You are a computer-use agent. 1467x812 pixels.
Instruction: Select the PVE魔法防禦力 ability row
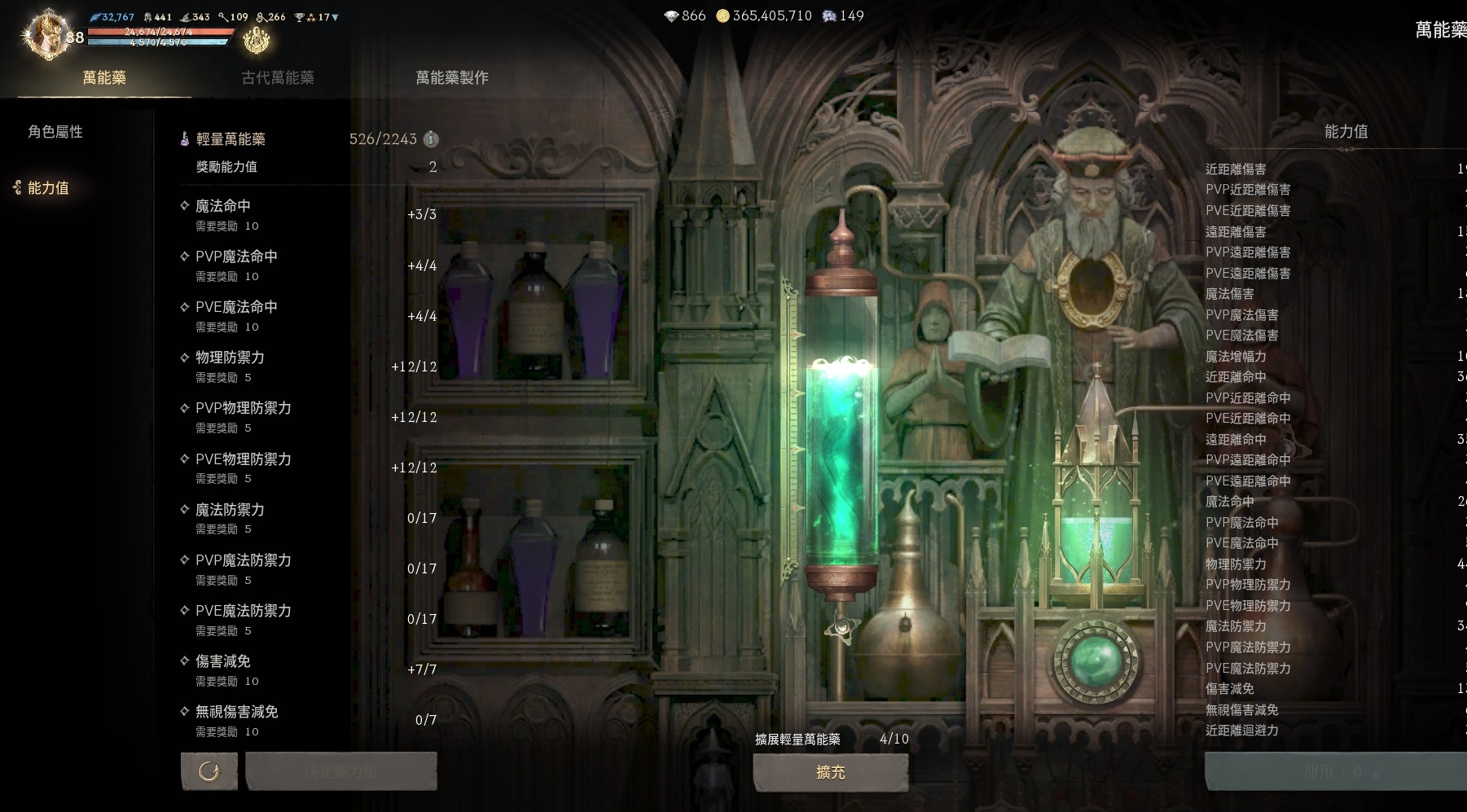pyautogui.click(x=308, y=619)
